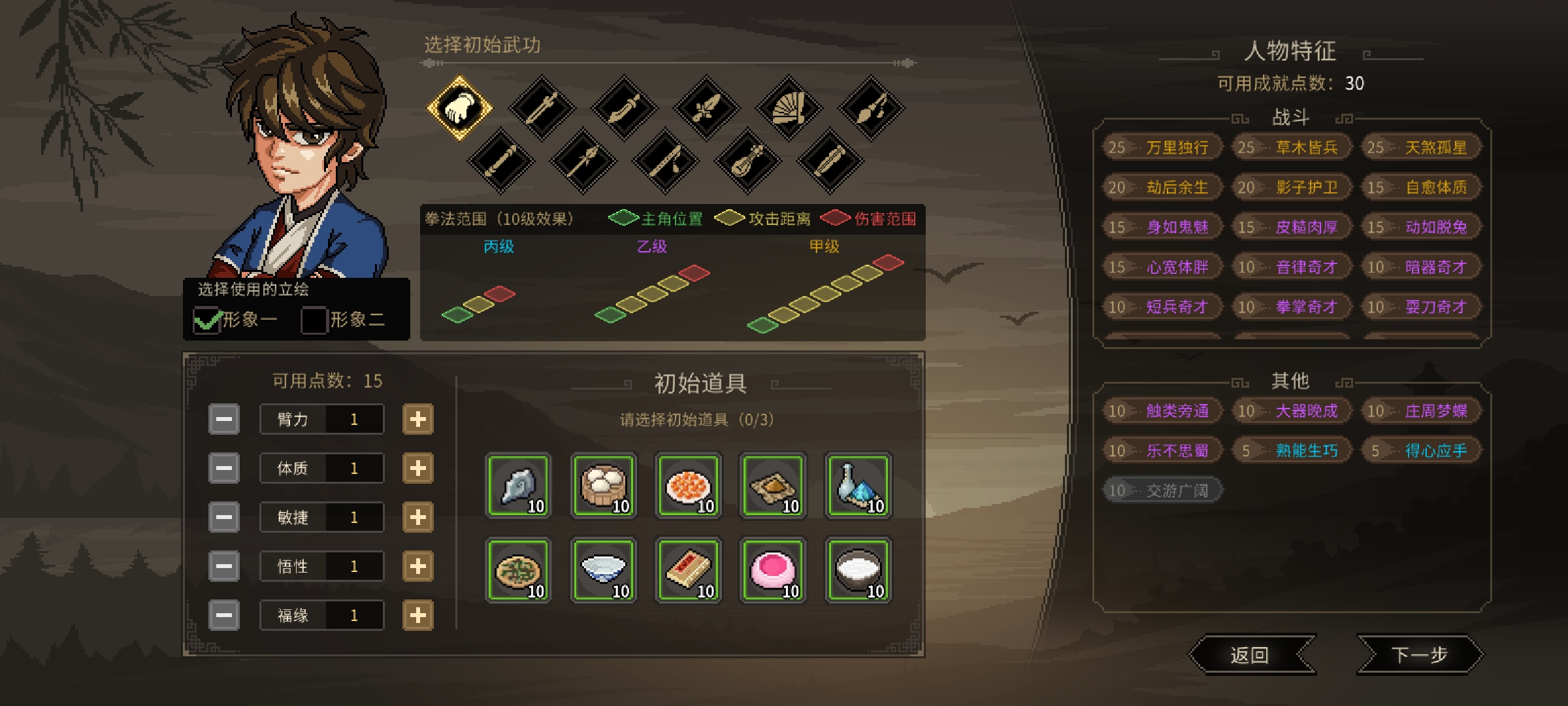
Task: Decrease 福缘 with its minus button
Action: pos(223,615)
